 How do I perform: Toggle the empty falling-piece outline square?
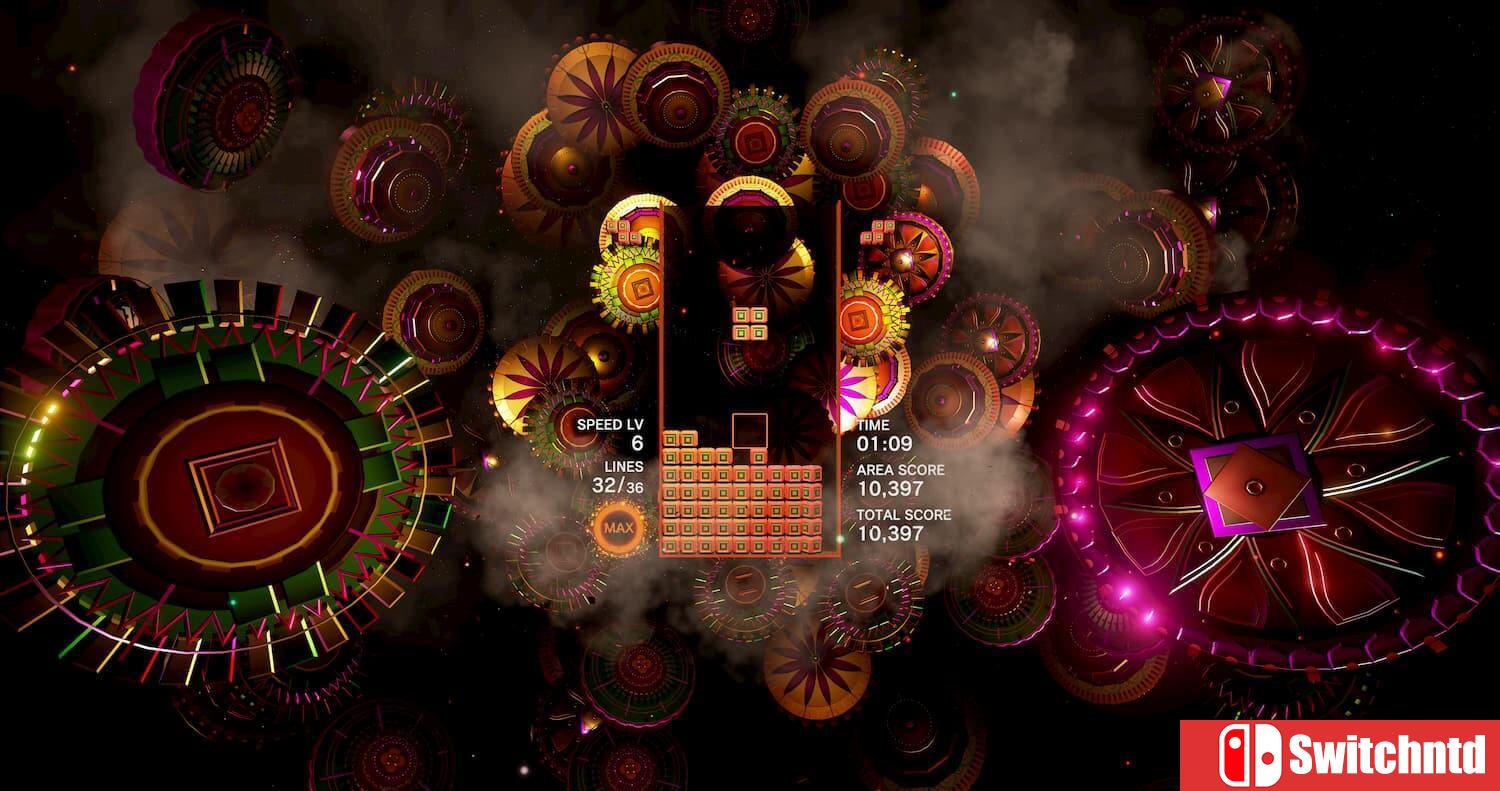[749, 430]
